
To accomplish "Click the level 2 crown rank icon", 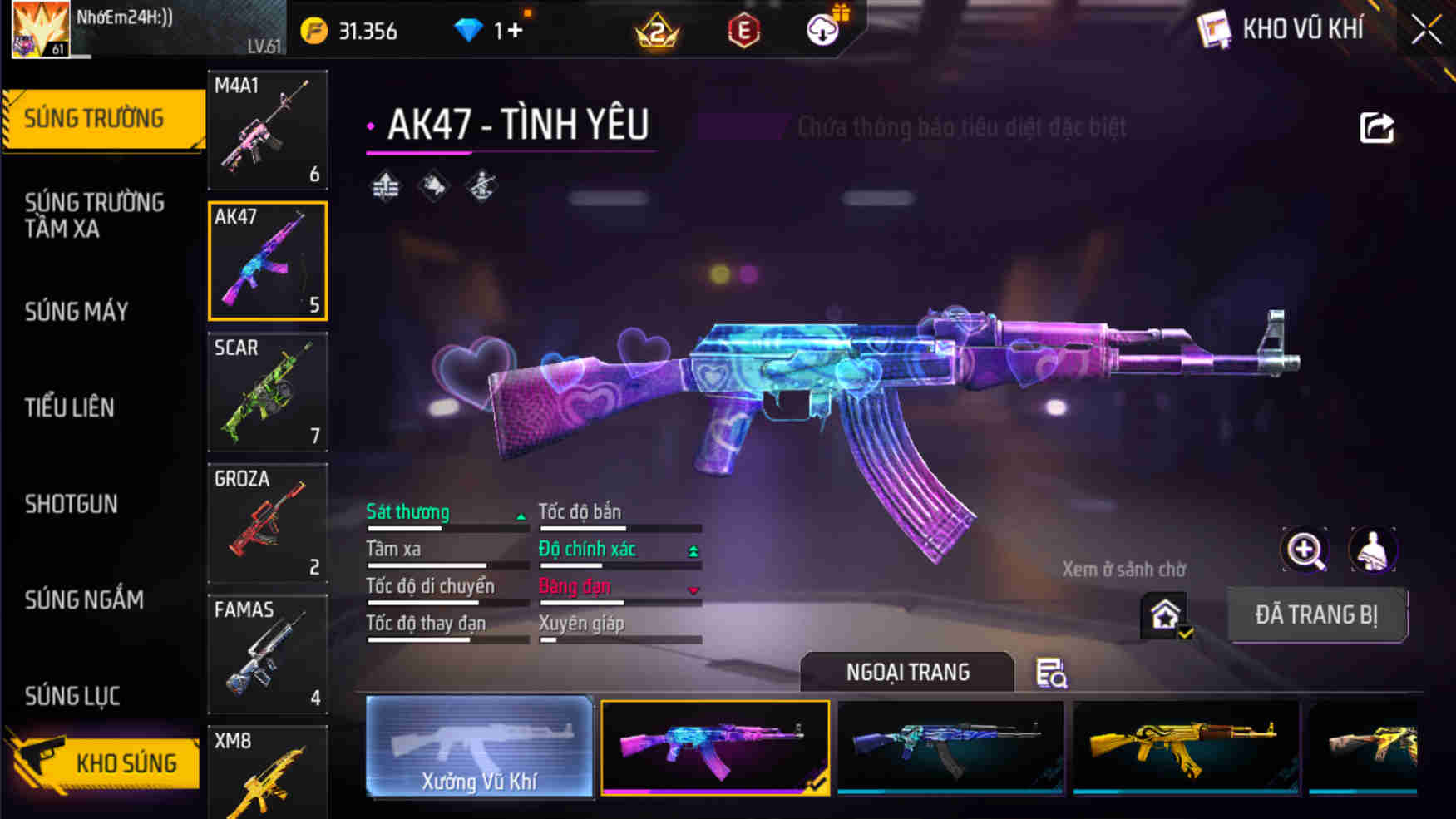I will (657, 30).
